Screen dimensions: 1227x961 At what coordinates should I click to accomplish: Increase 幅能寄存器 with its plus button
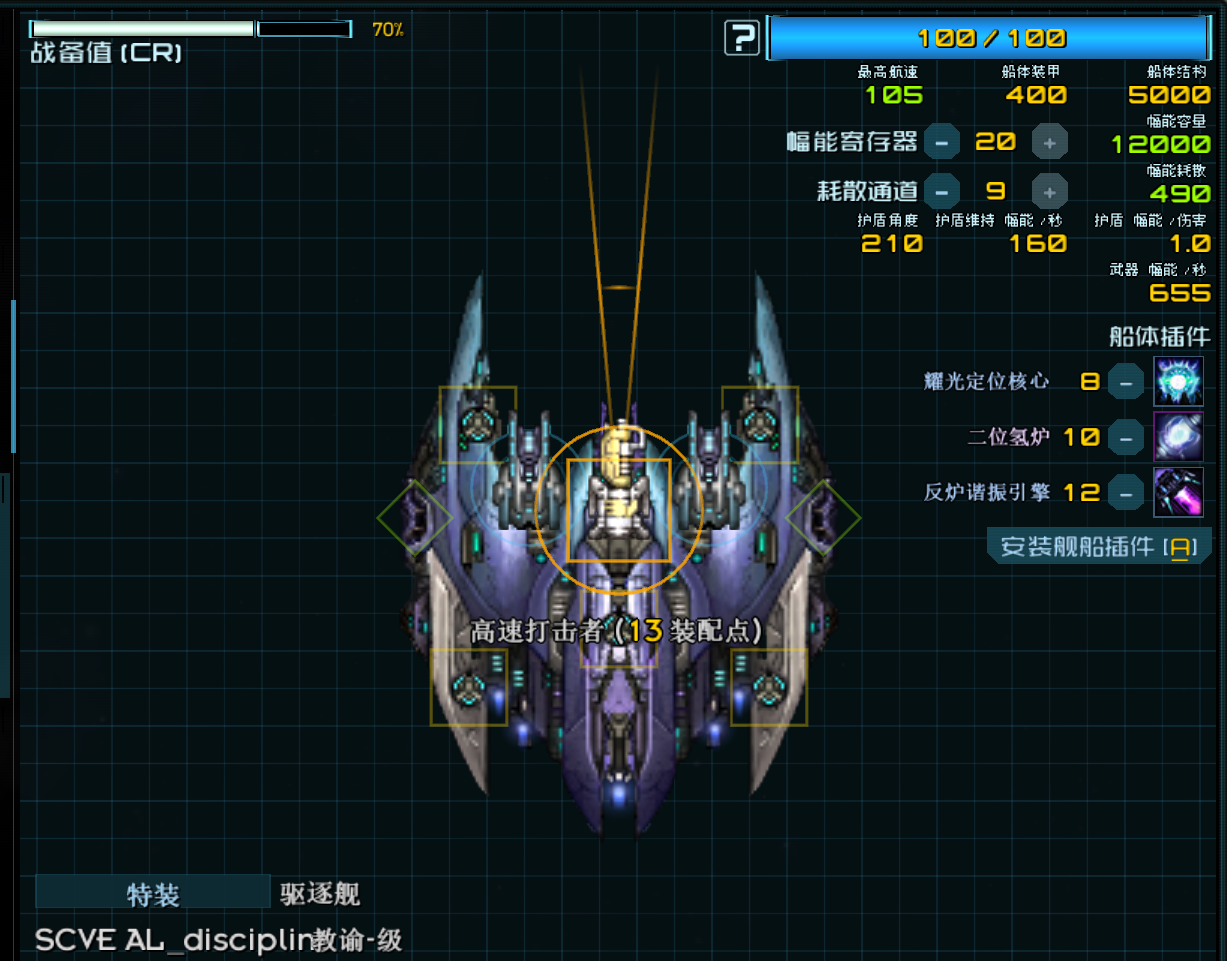pos(1049,143)
